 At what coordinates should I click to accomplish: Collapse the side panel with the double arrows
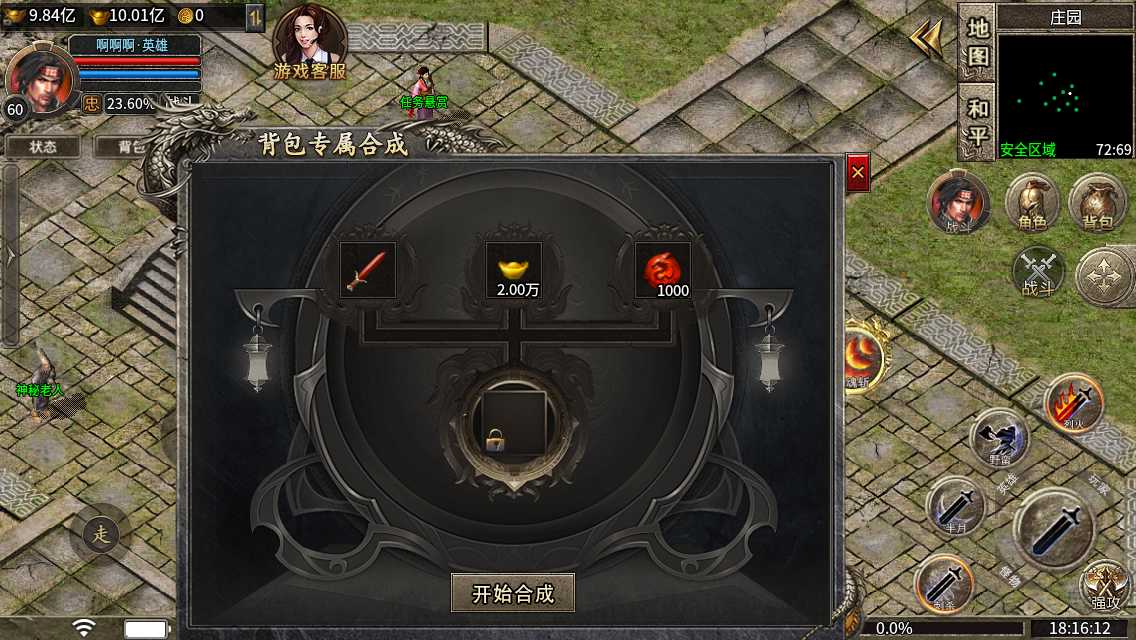point(926,40)
